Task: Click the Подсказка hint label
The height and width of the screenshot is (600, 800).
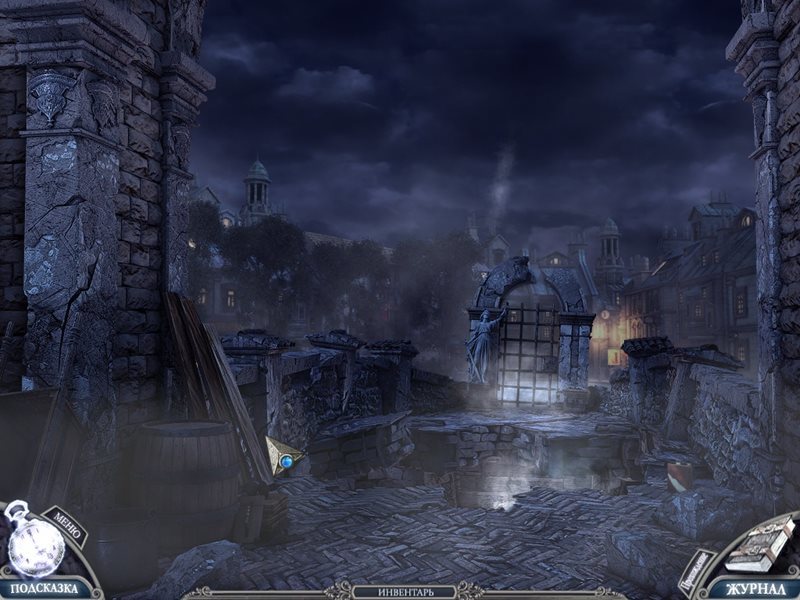Action: pyautogui.click(x=38, y=588)
